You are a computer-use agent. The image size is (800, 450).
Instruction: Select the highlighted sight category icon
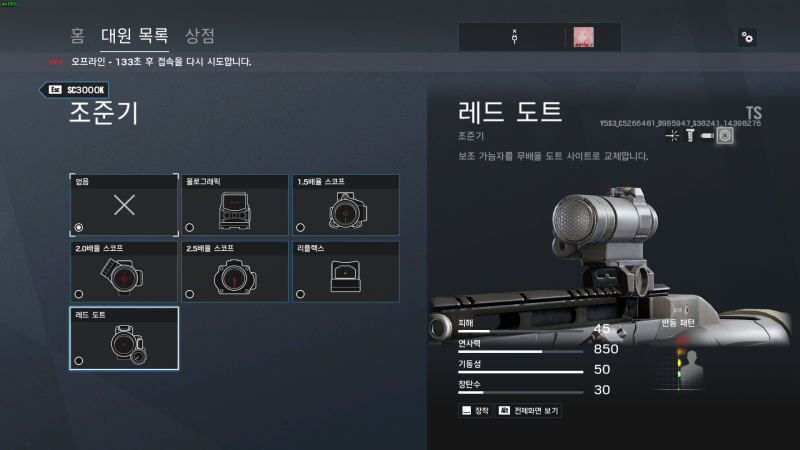[725, 135]
